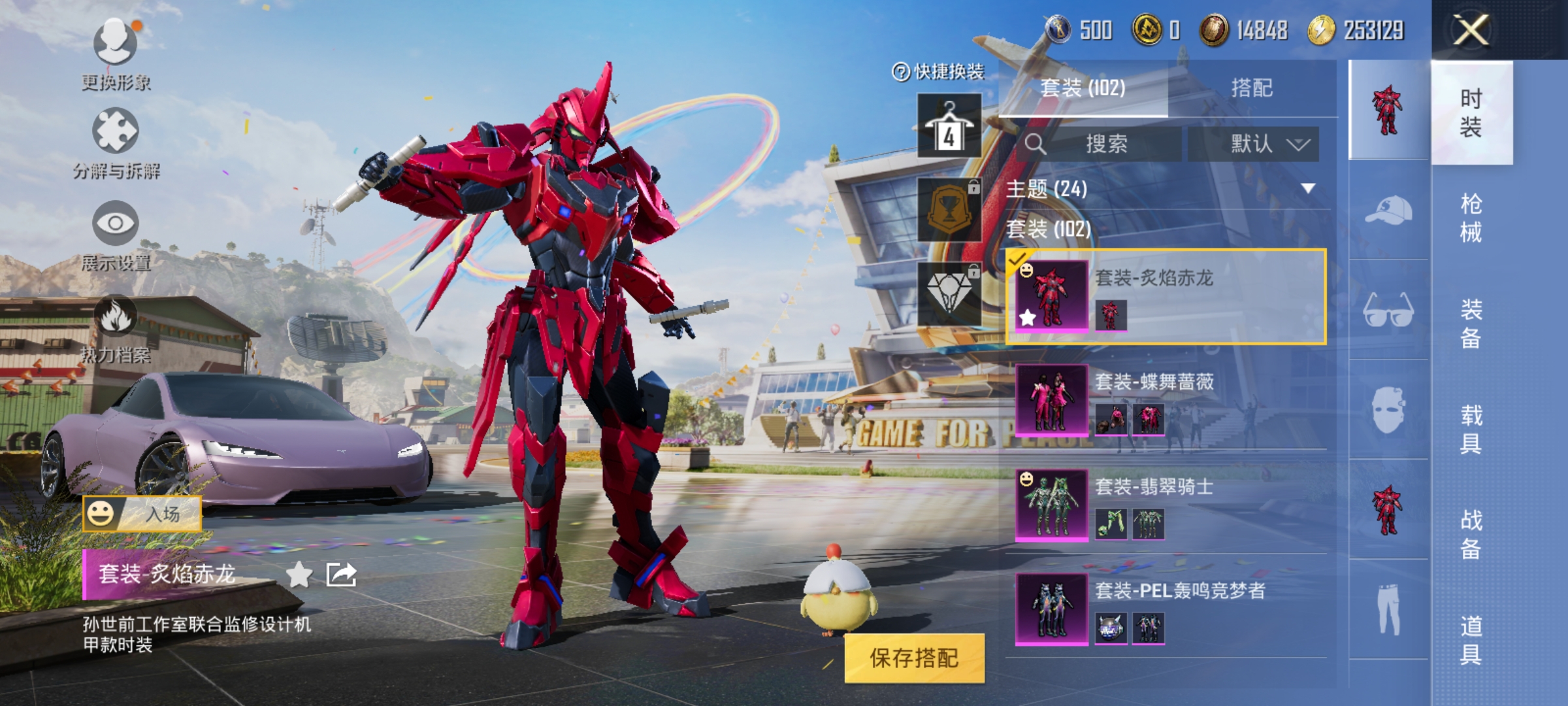Open quick outfit slot 4 hanger icon
Screen dimensions: 1568x706
949,126
